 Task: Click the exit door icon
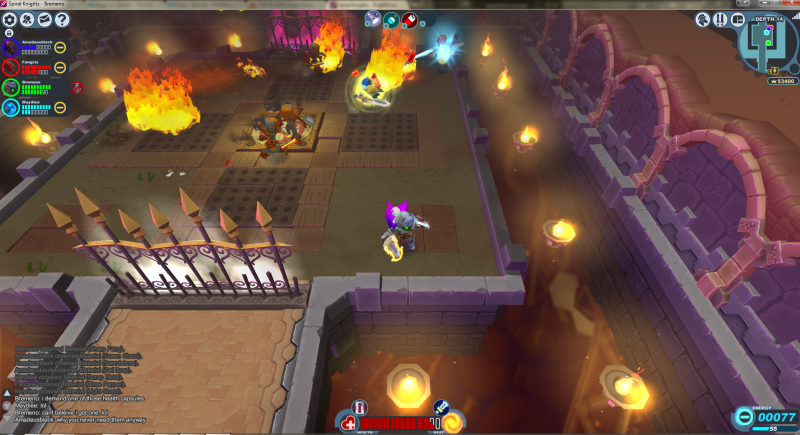point(736,19)
